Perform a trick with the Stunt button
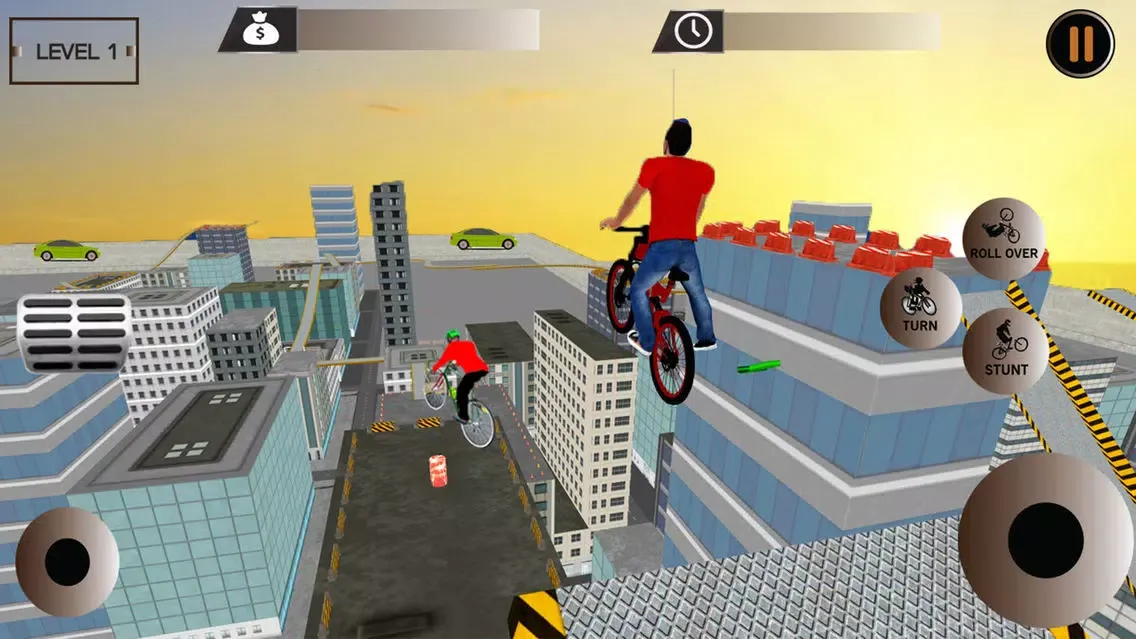Screen dimensions: 1136x639 tap(1005, 350)
